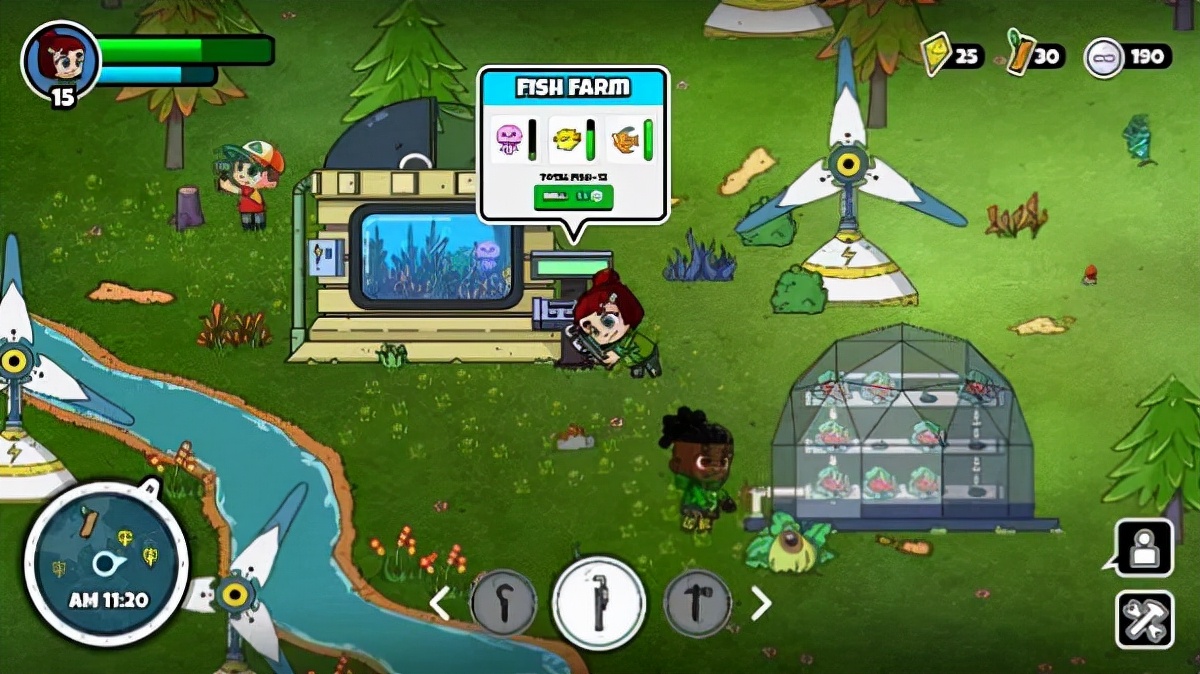This screenshot has width=1200, height=674.
Task: Equip the axe tool slot
Action: point(697,603)
